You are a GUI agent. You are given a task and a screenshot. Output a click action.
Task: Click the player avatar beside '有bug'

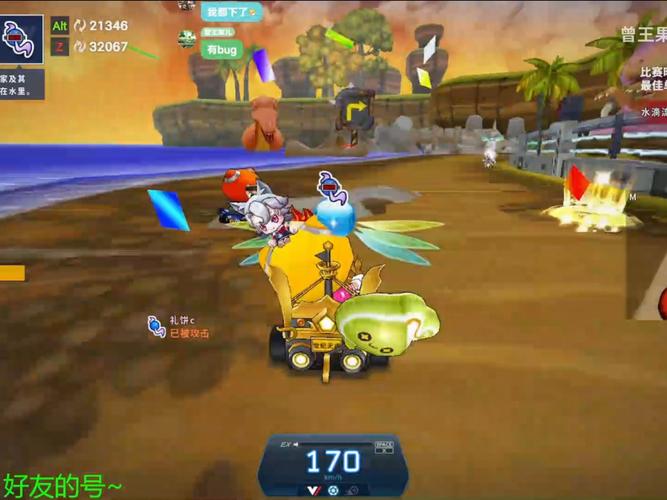(x=187, y=39)
